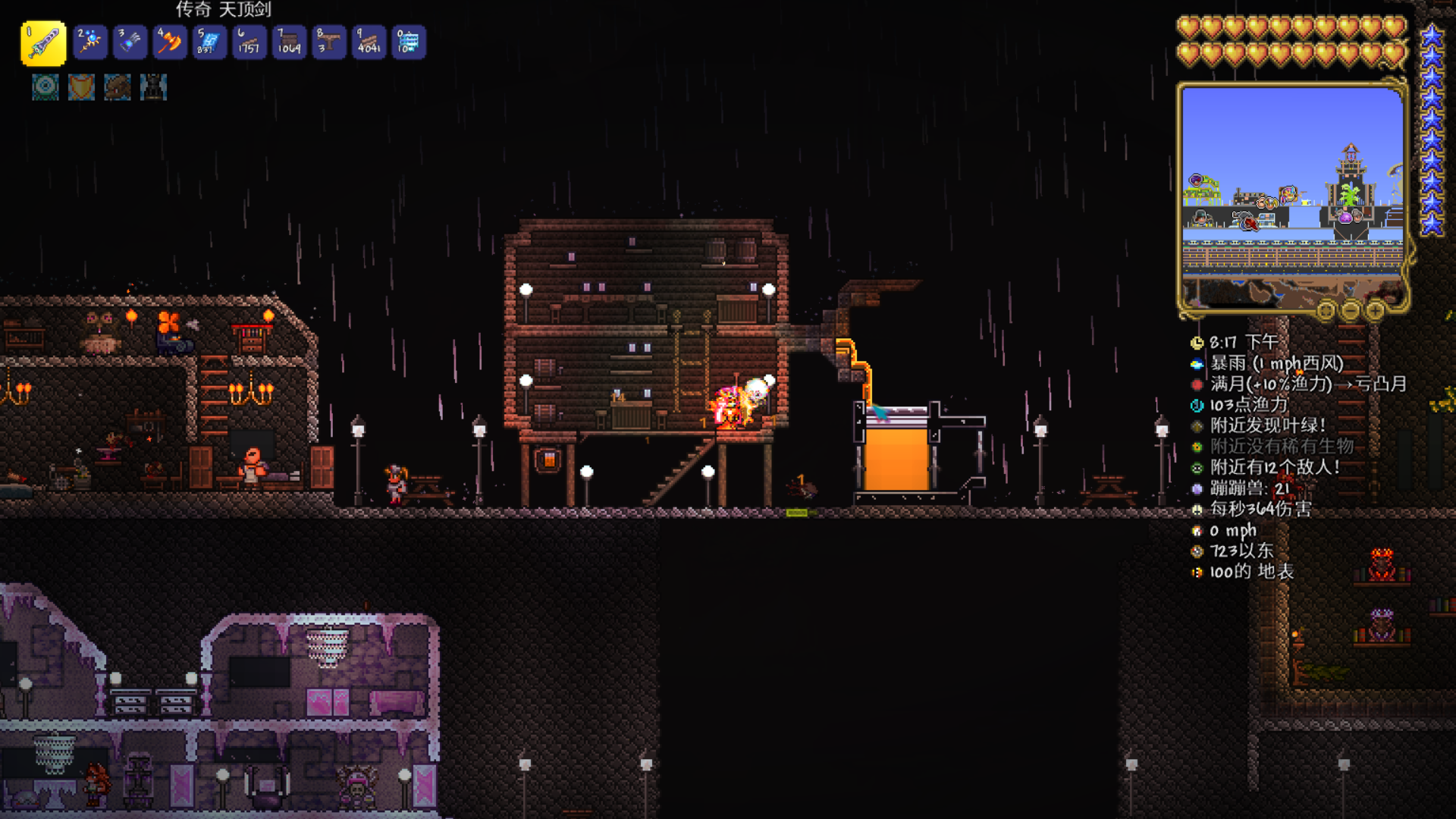Pick the slot 6 stack of 1757
This screenshot has height=819, width=1456.
(249, 42)
